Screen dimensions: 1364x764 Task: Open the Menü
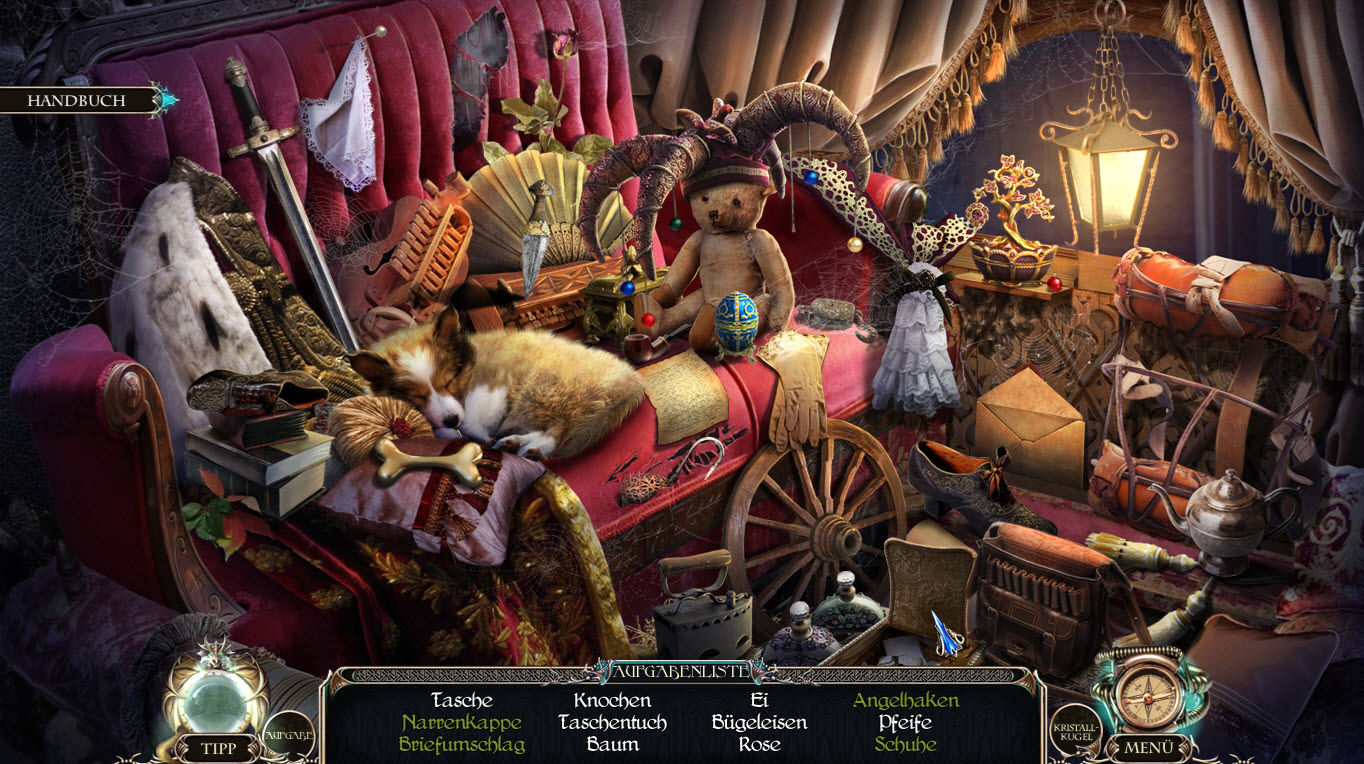pos(1147,748)
